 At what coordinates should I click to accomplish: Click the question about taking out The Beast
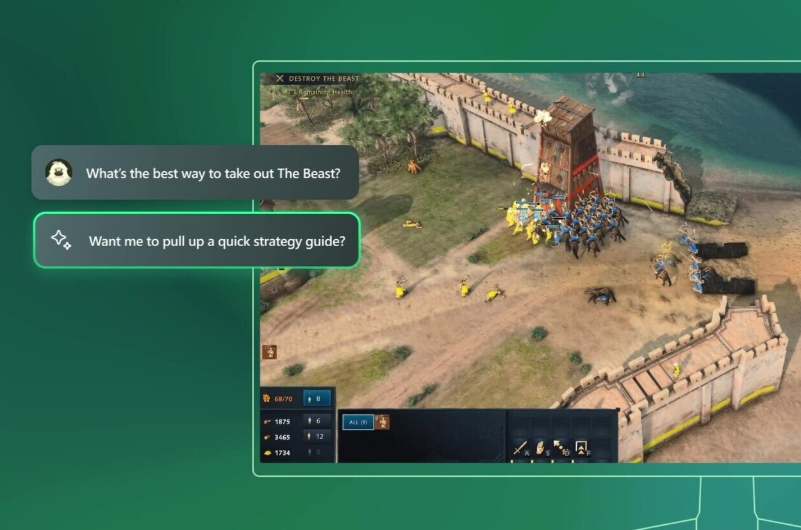pyautogui.click(x=196, y=173)
